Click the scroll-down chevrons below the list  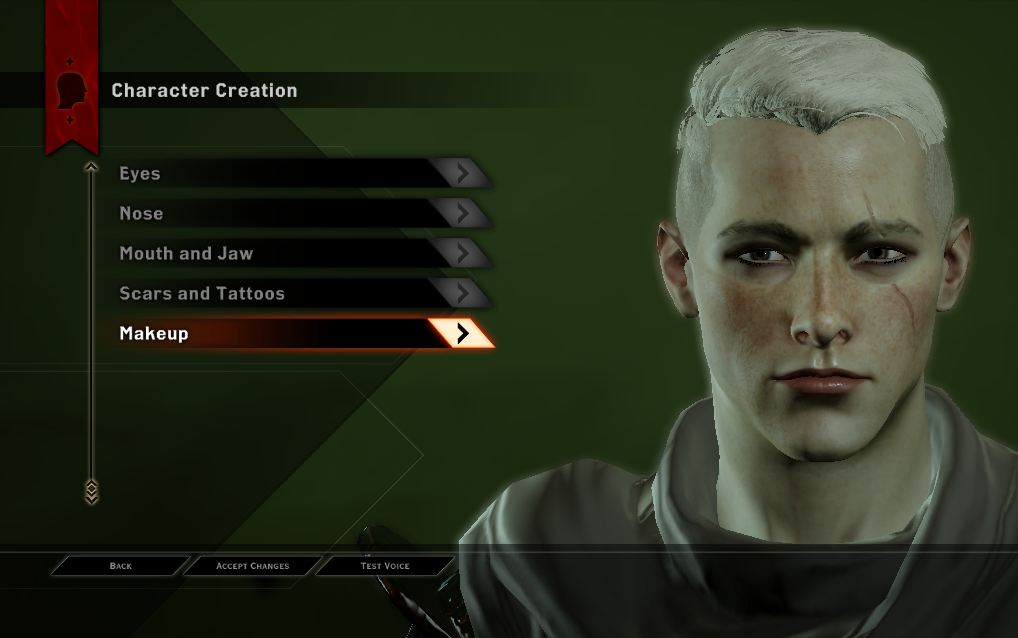(x=91, y=491)
